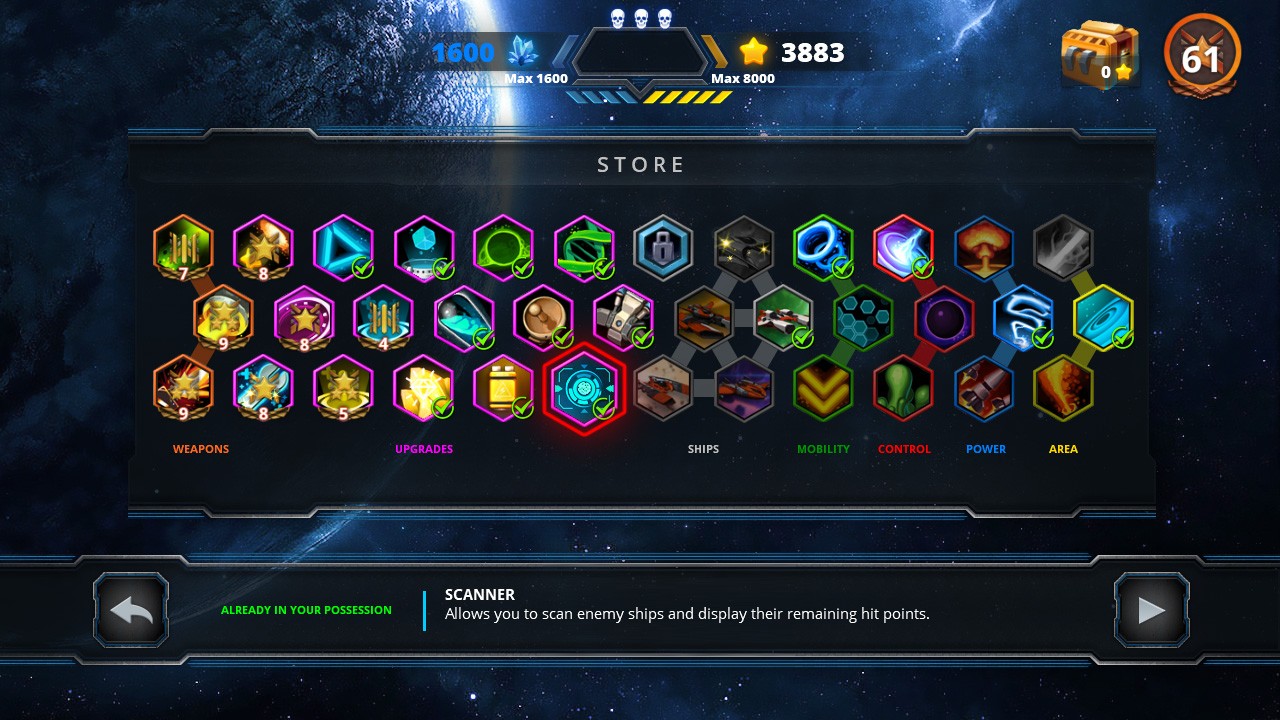Select the white and red ship
Viewport: 1280px width, 720px height.
coord(783,318)
